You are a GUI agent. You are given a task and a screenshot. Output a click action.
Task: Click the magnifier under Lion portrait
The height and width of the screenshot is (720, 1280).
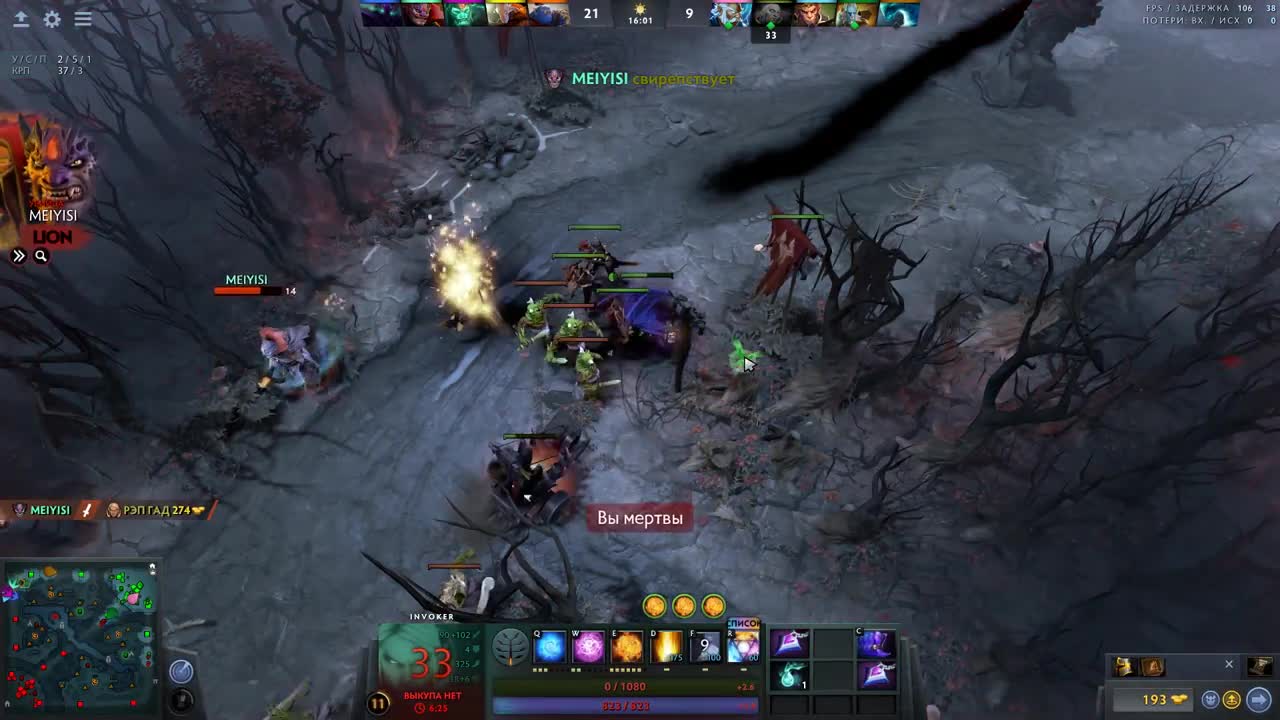41,256
